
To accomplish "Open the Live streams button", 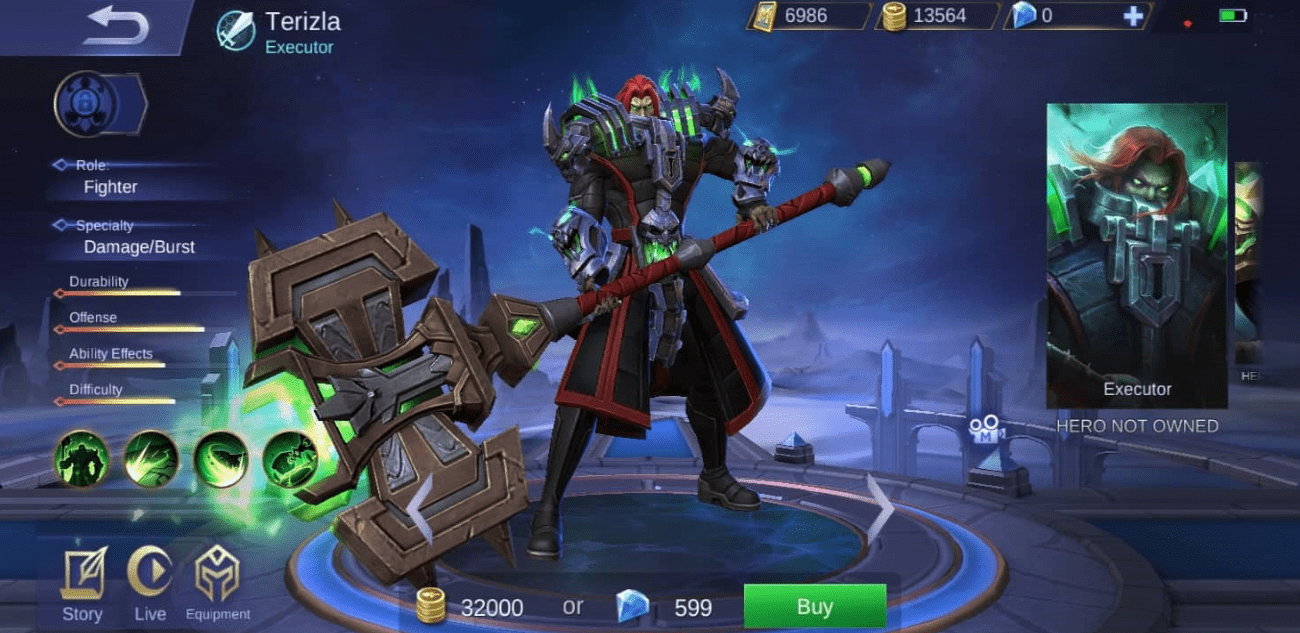I will coord(150,585).
